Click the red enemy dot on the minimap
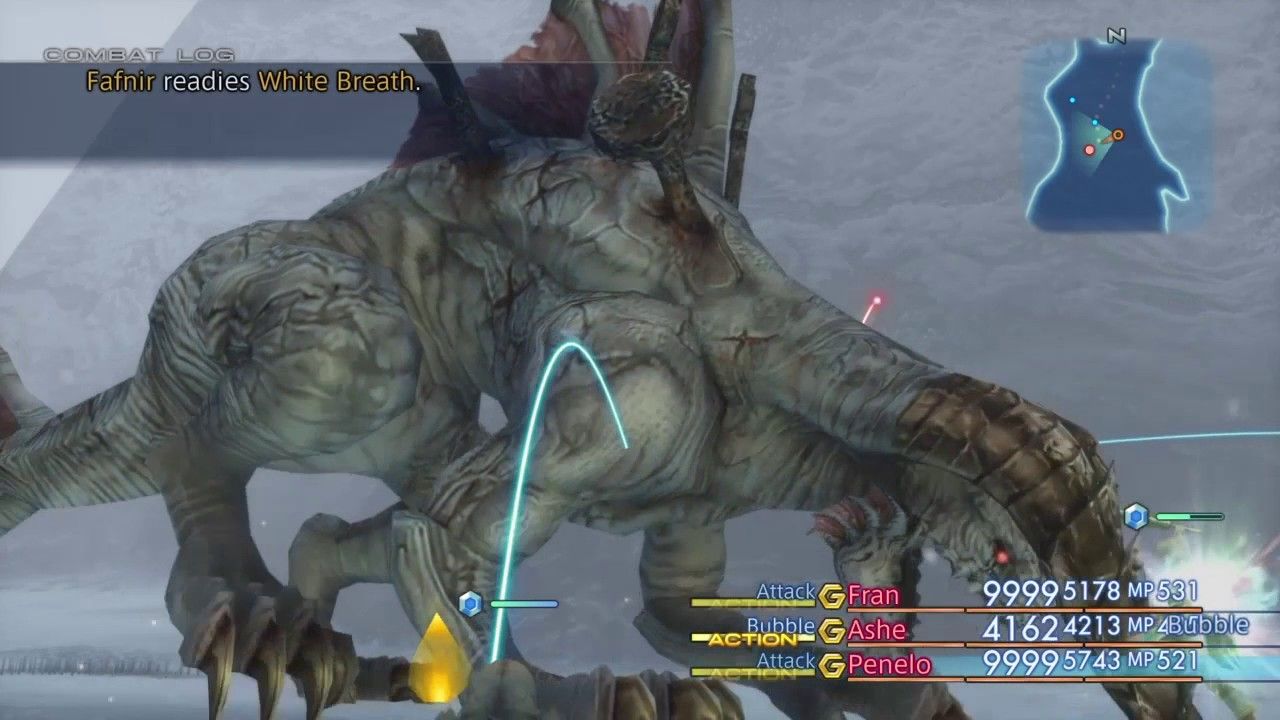 click(1088, 148)
